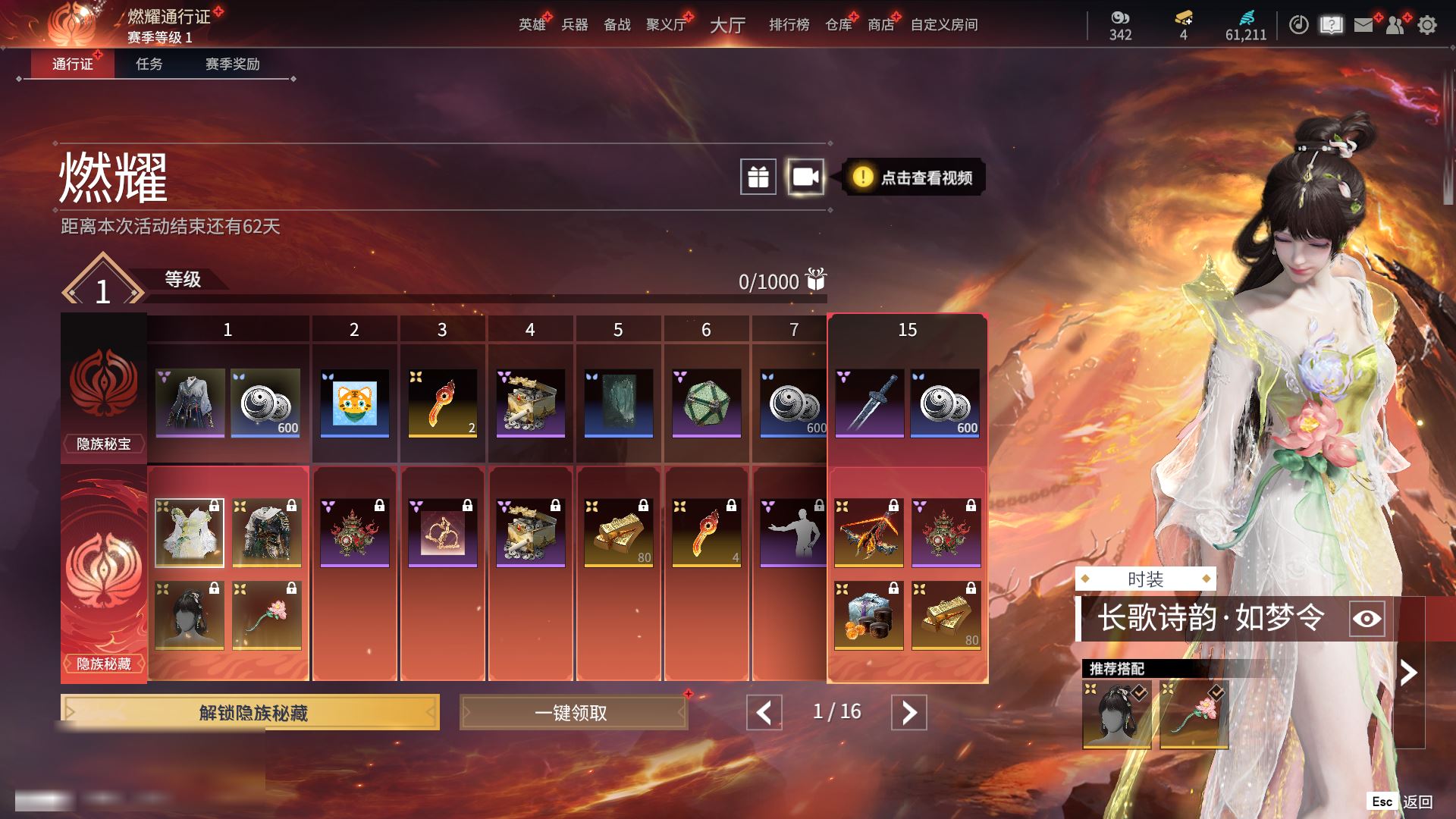Select 自定义房间 in the top bar
The image size is (1456, 819).
pyautogui.click(x=944, y=24)
